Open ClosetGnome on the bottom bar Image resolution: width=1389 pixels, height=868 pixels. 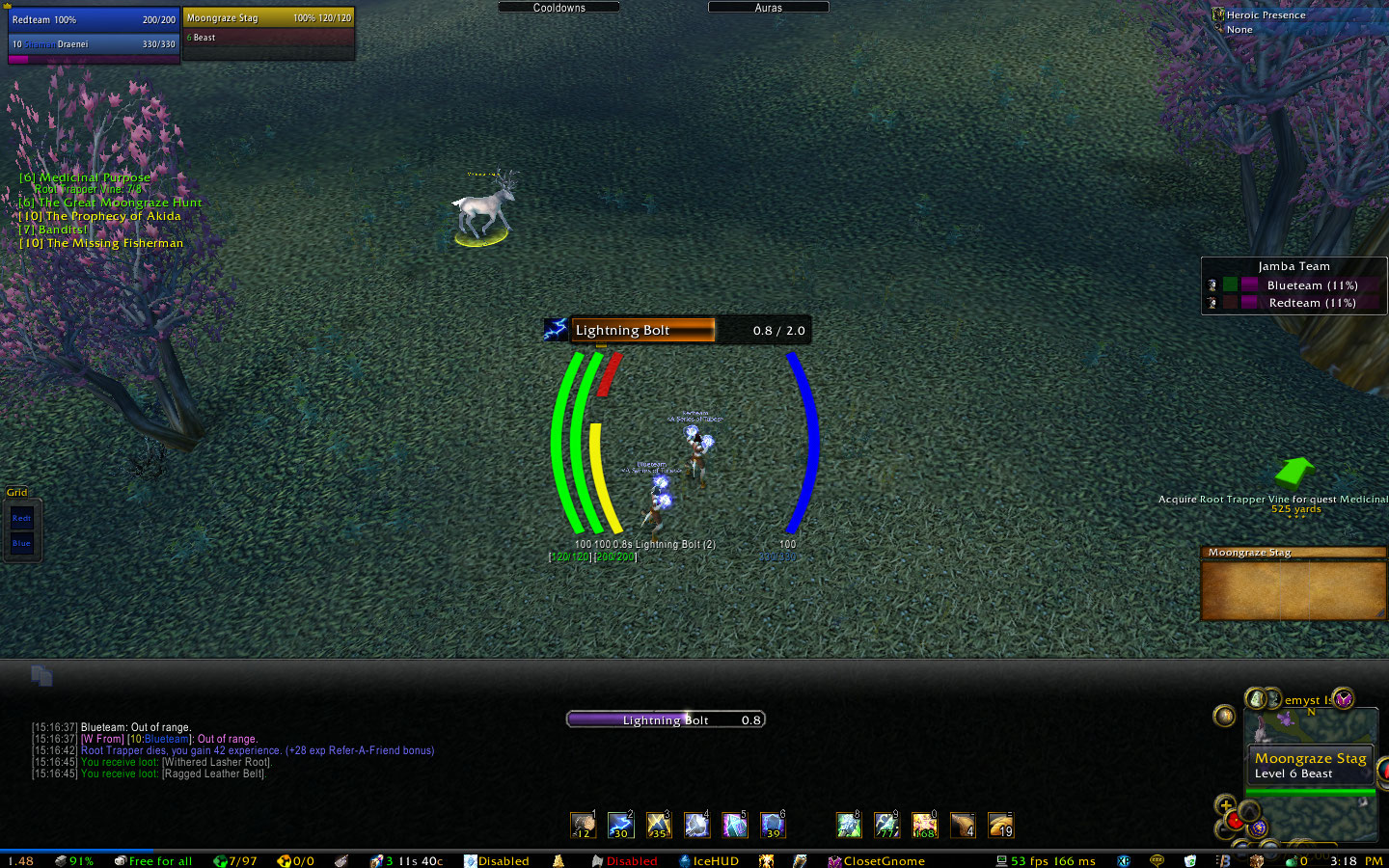[x=883, y=861]
